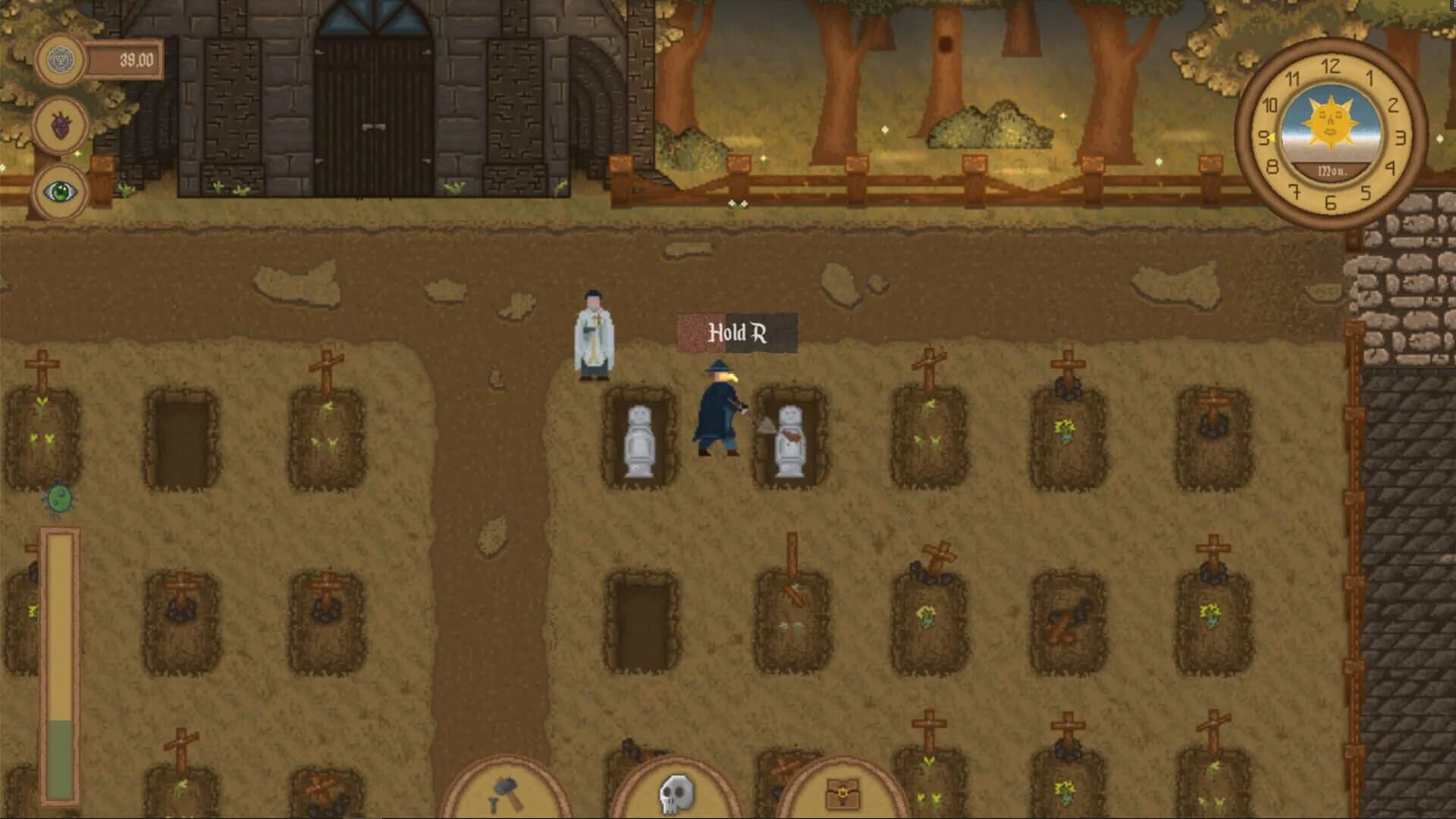Click the green bug icon above the meter

pyautogui.click(x=60, y=500)
